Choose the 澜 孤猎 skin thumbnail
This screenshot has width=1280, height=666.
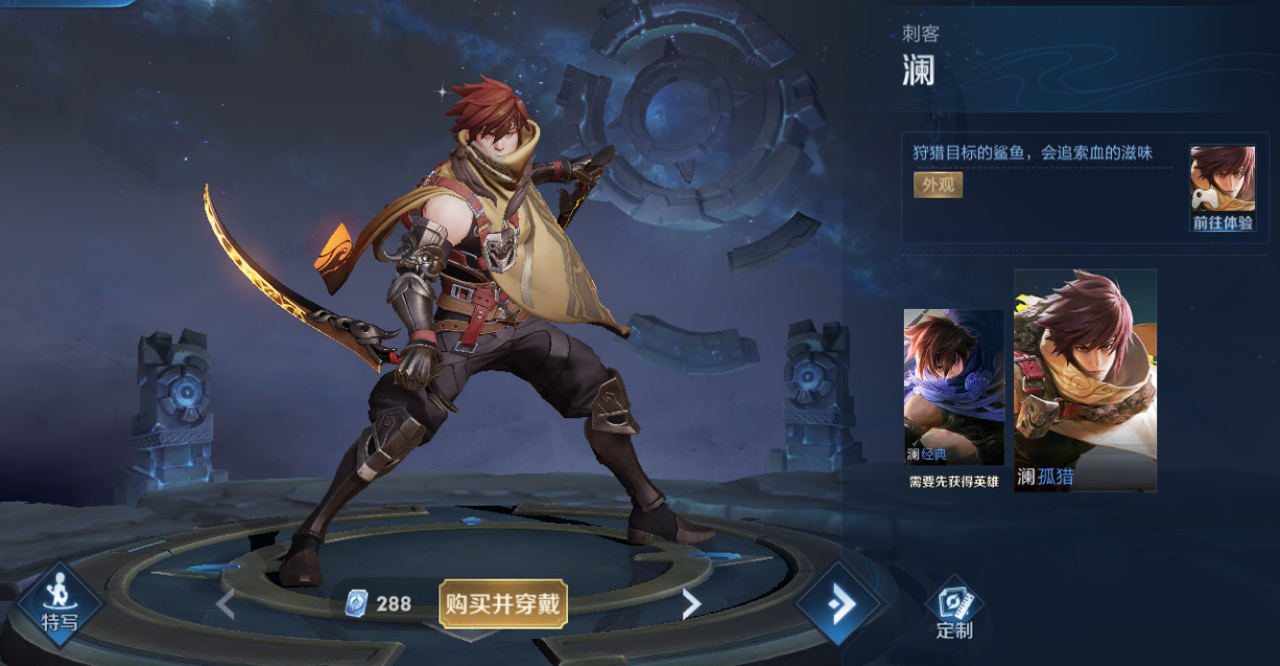click(x=1085, y=380)
